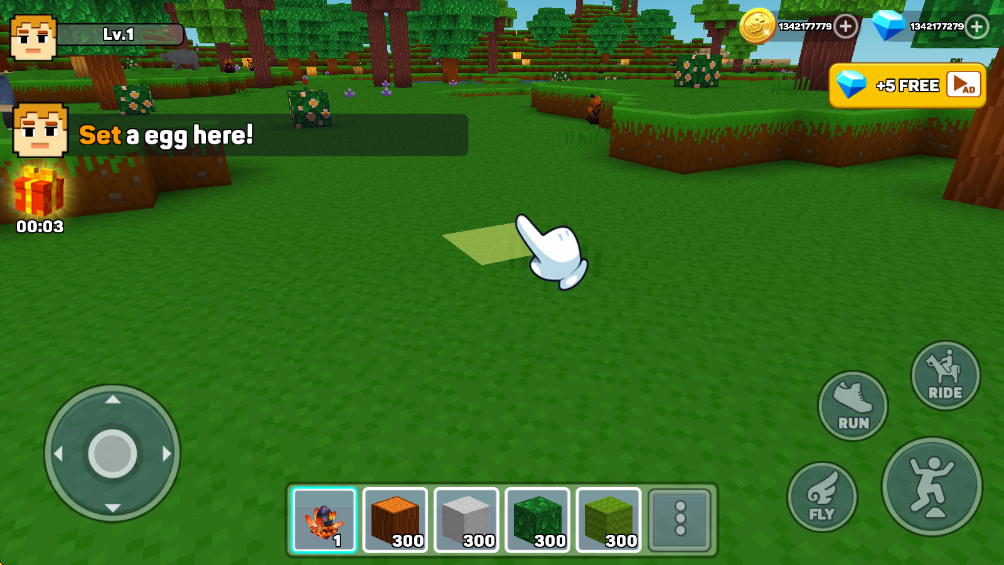Tap the RUN button
This screenshot has height=565, width=1004.
pyautogui.click(x=853, y=406)
